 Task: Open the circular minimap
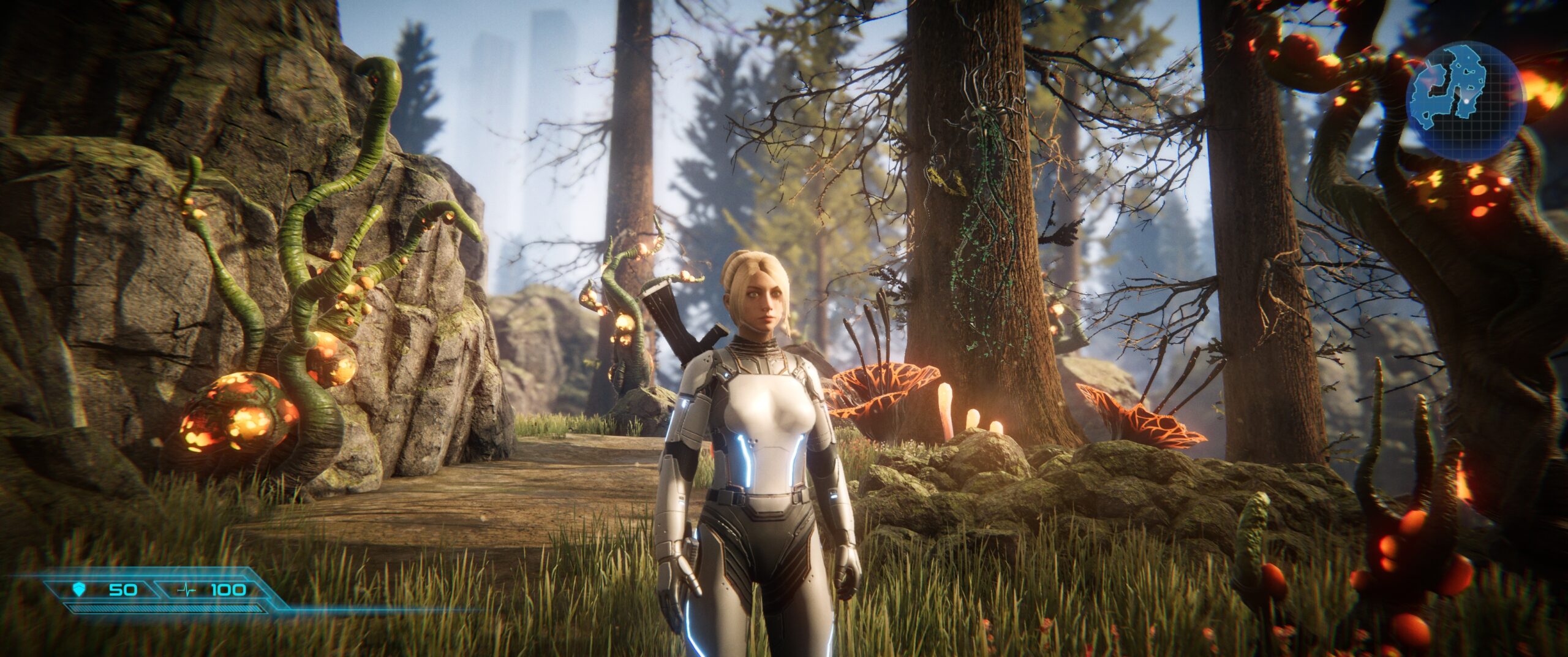point(1464,98)
